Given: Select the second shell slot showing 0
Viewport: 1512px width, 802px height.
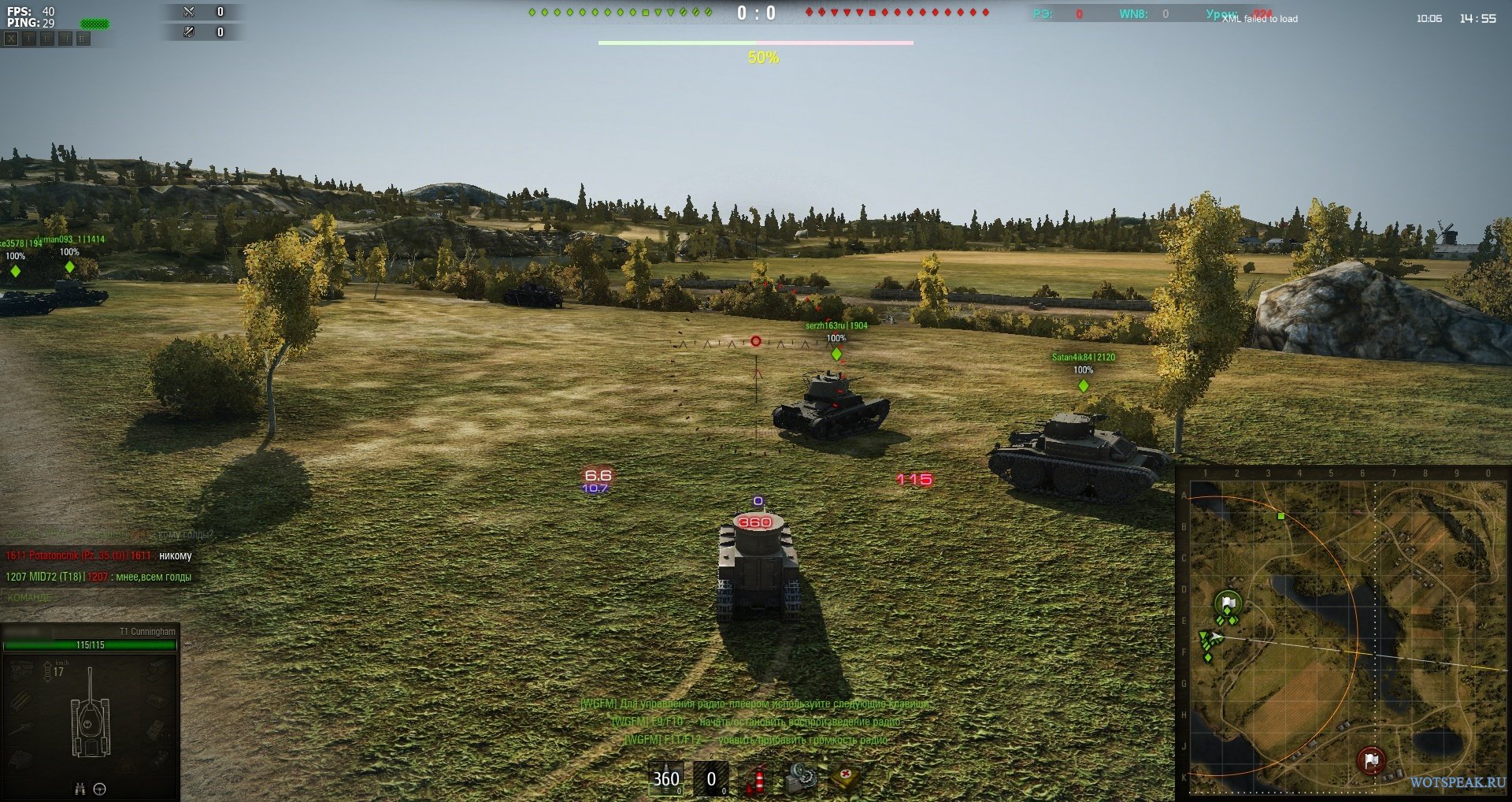Looking at the screenshot, I should coord(710,779).
